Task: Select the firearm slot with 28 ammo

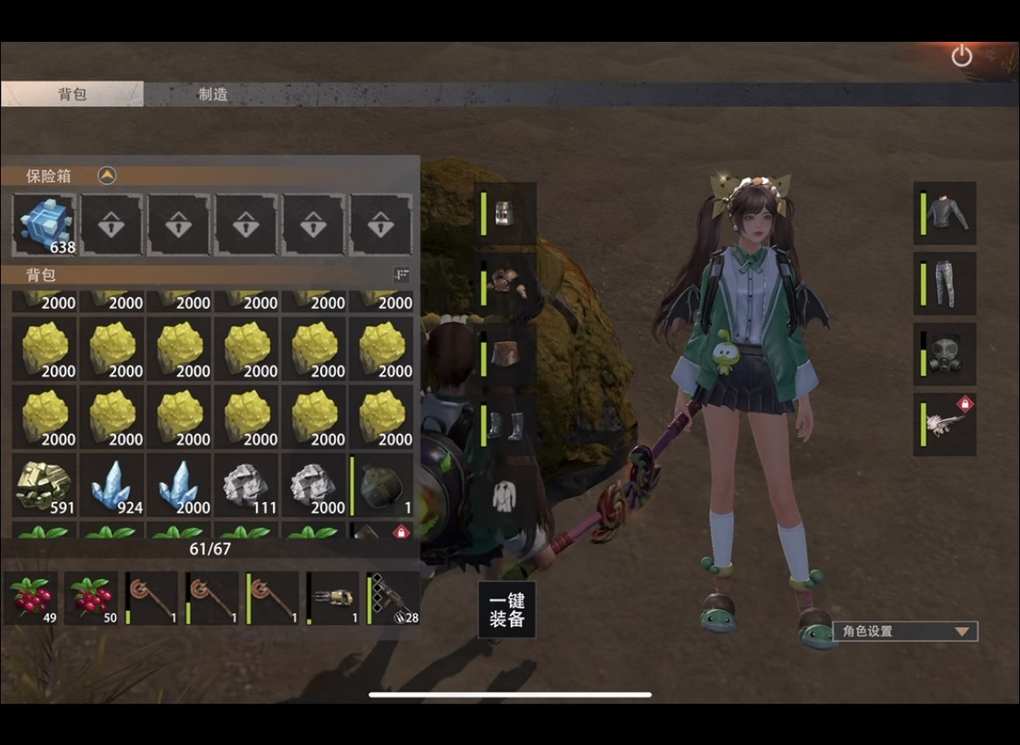Action: point(393,598)
